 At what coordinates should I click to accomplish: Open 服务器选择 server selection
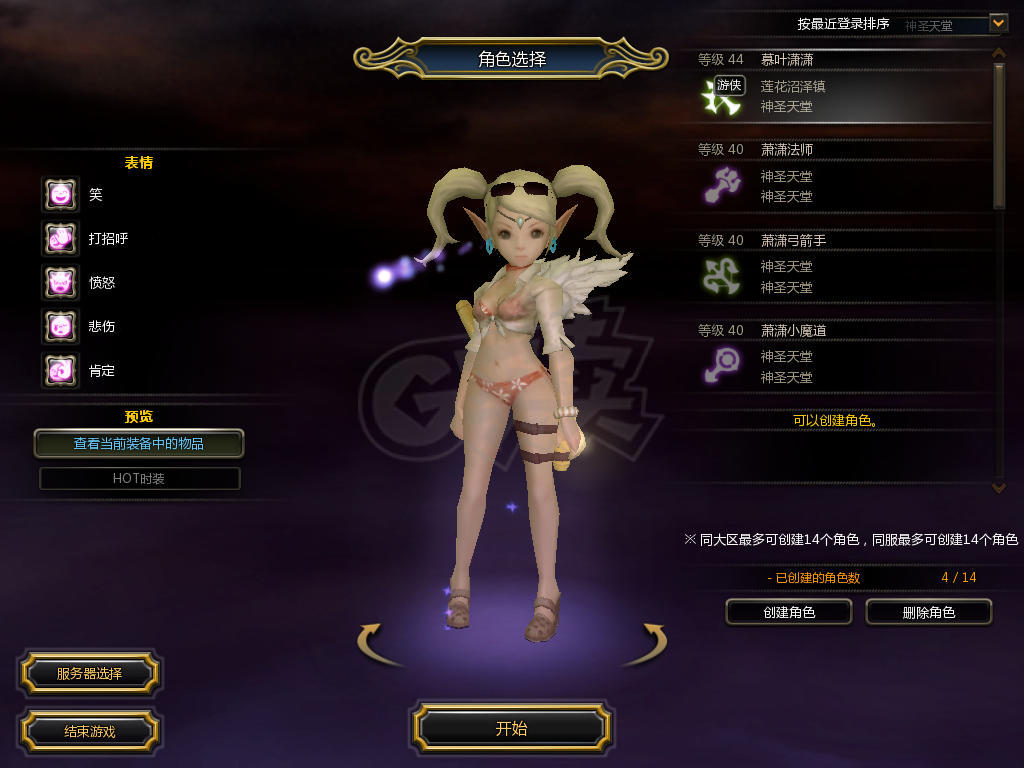click(x=89, y=673)
